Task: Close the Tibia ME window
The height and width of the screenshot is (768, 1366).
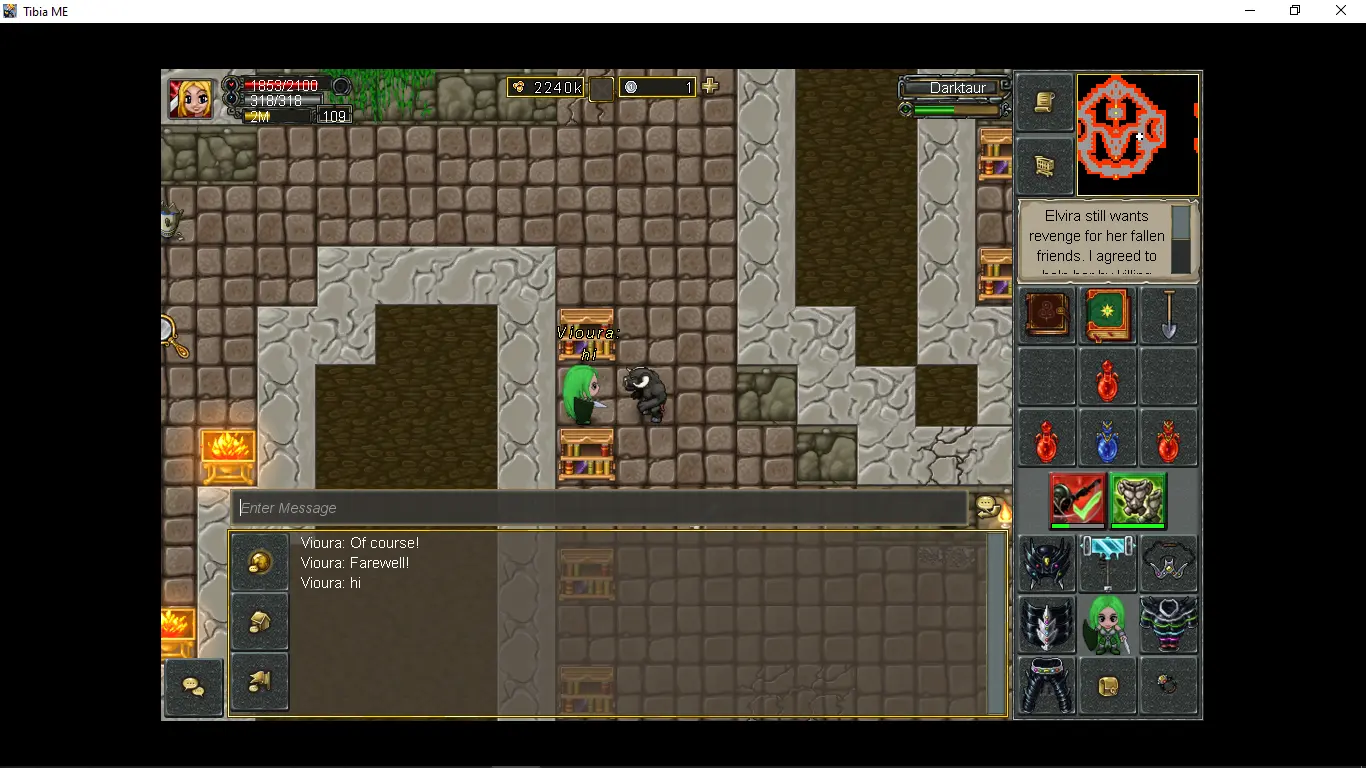Action: (1341, 11)
